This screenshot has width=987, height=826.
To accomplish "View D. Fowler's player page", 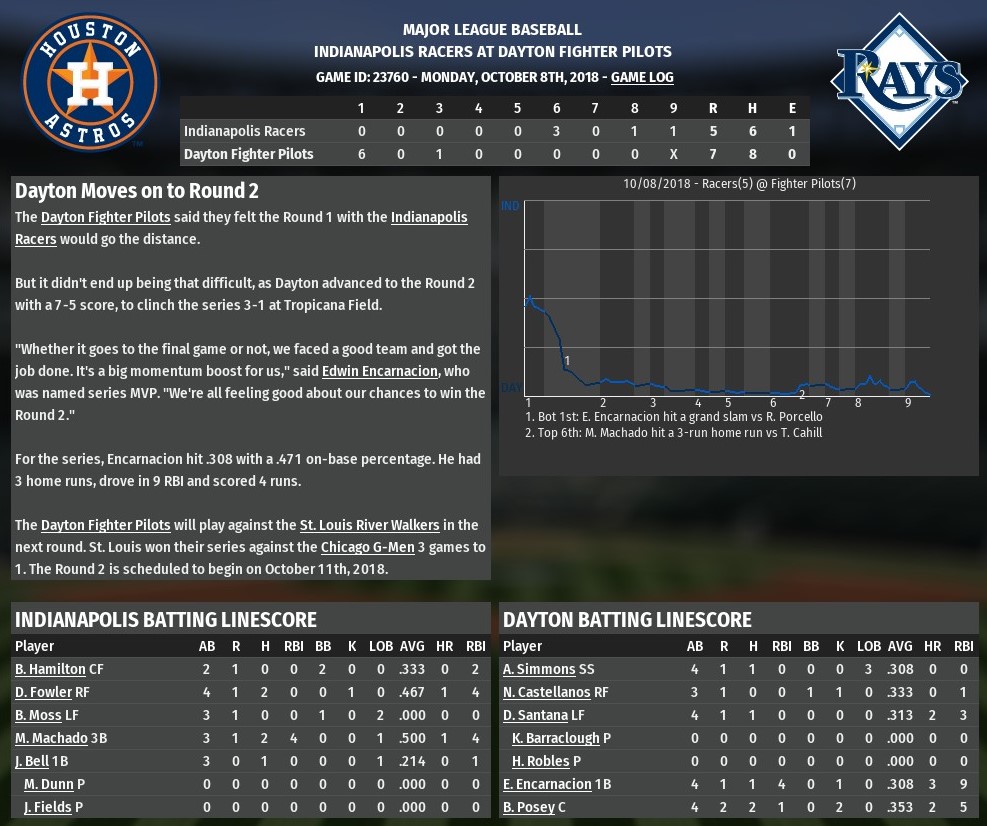I will pos(43,692).
